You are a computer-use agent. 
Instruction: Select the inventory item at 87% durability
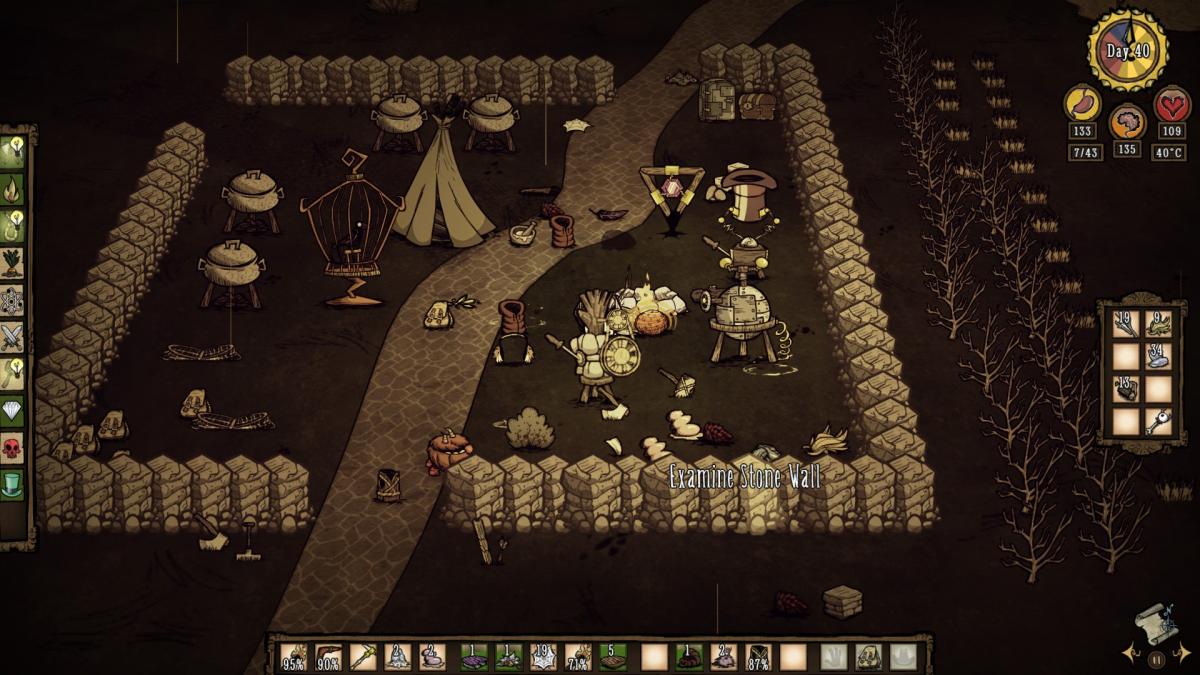click(758, 657)
